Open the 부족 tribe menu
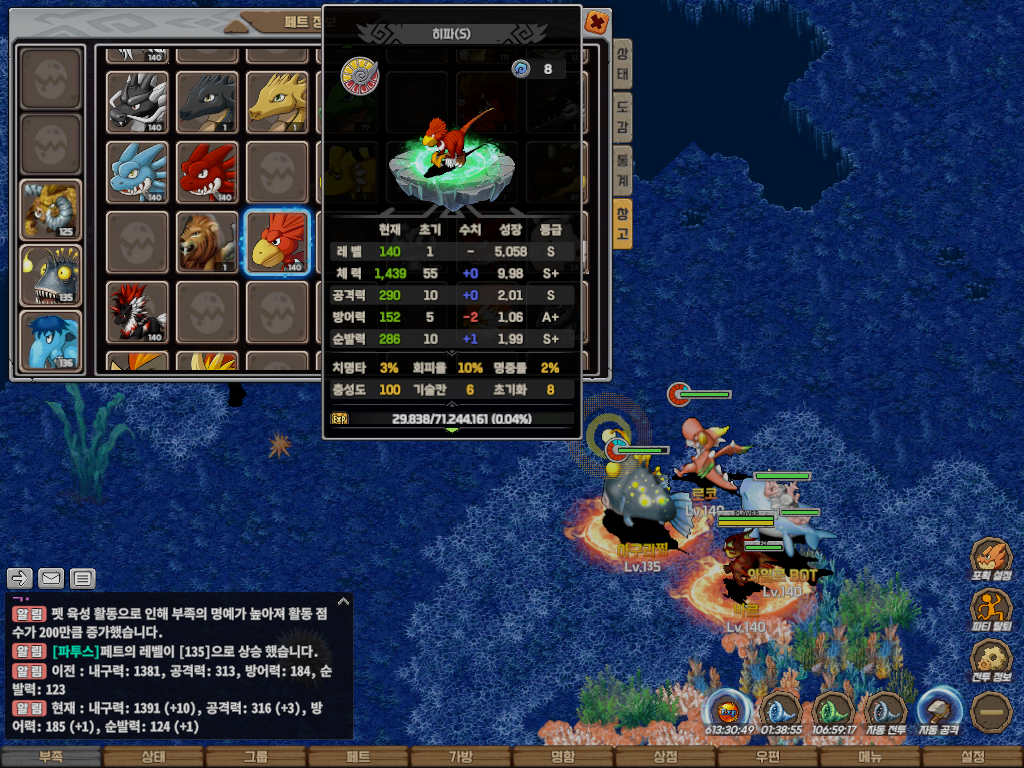Screen dimensions: 1024x768 pyautogui.click(x=51, y=757)
